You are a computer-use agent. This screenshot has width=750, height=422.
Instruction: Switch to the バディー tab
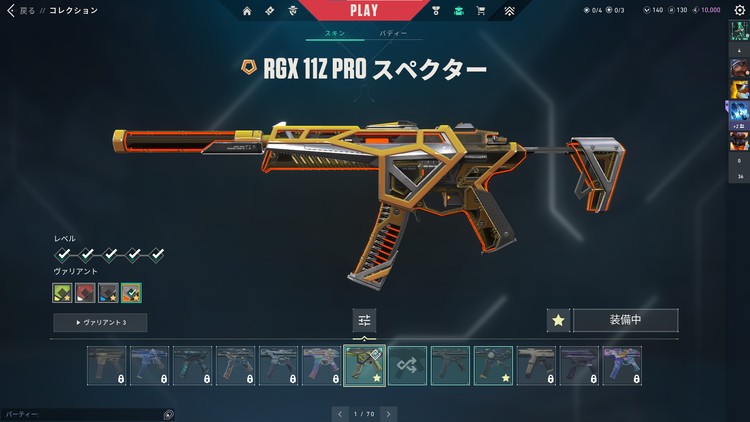click(x=393, y=33)
